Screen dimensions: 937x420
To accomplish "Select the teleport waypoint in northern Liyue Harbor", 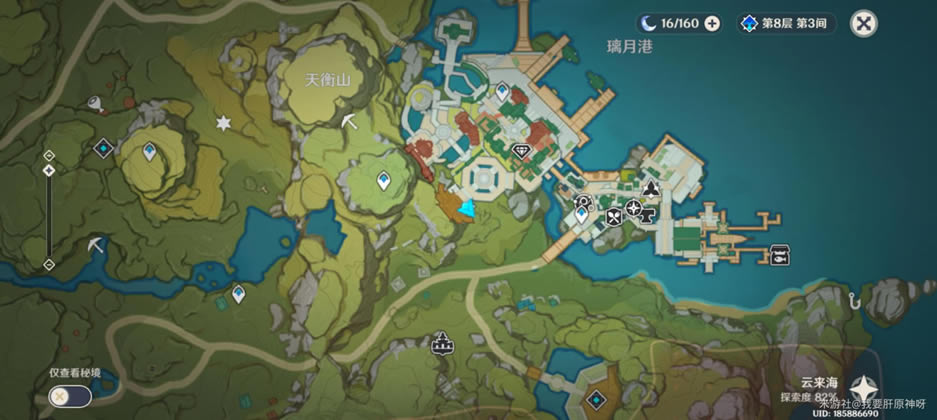I will pyautogui.click(x=502, y=91).
